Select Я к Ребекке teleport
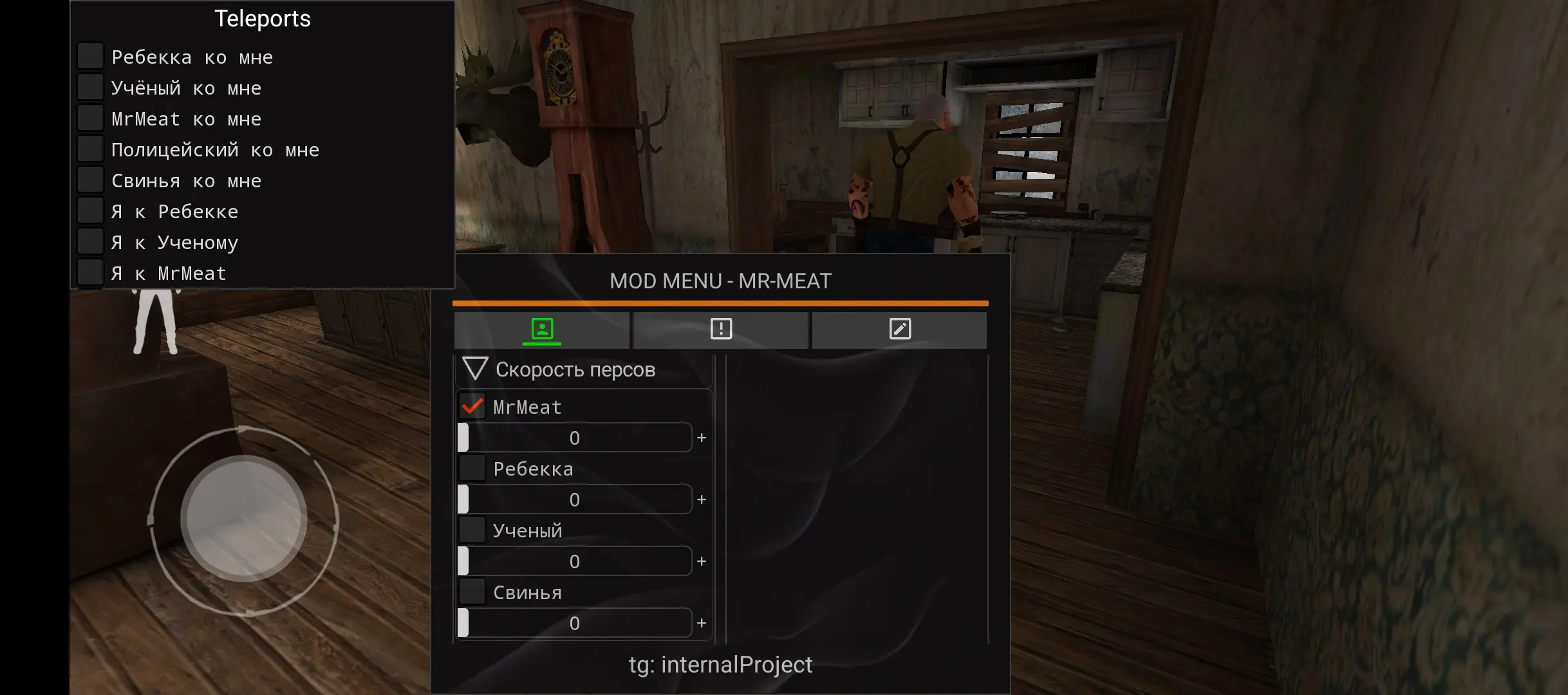Screen dimensions: 1568x695 tap(90, 209)
